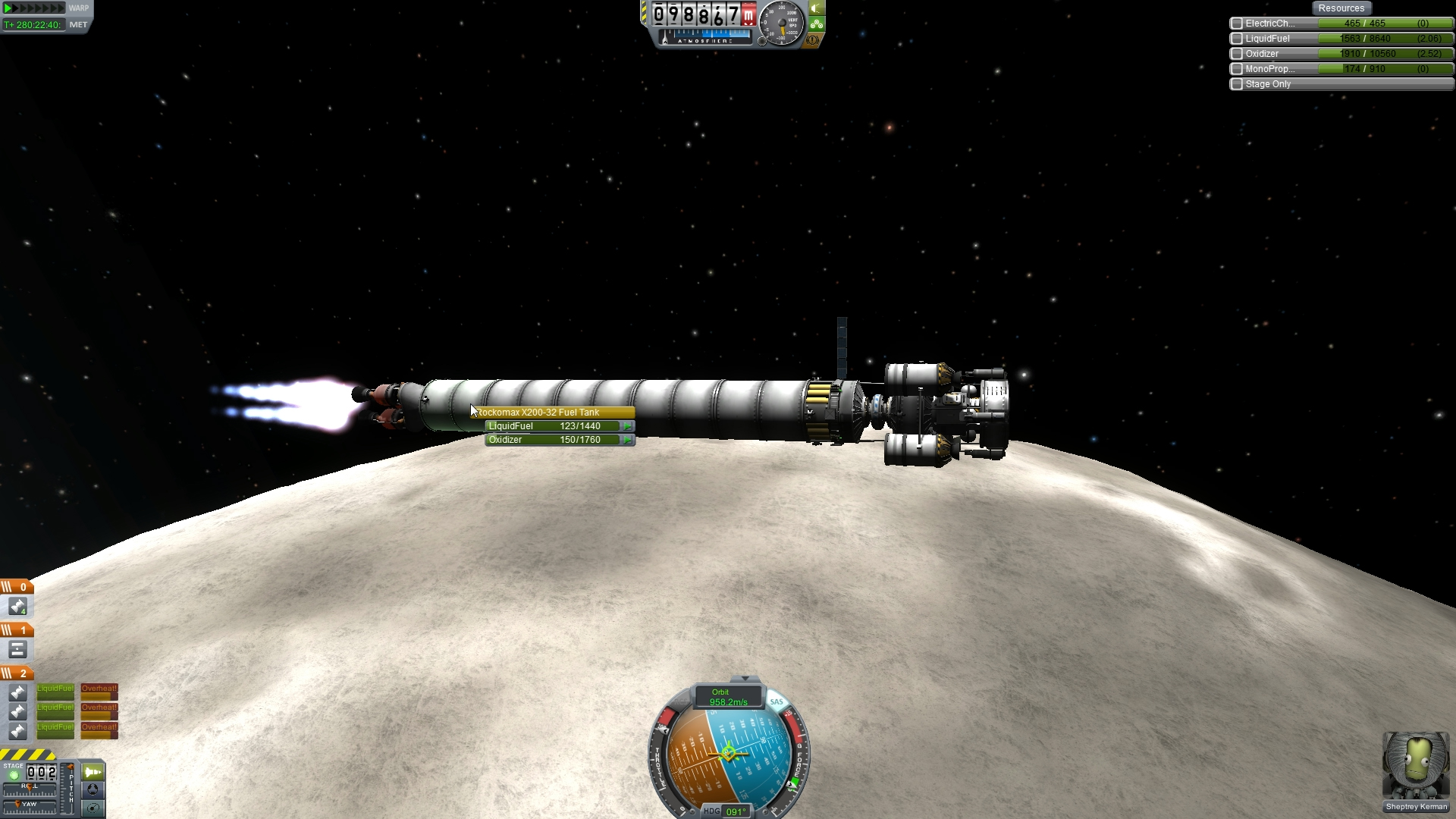
Task: Toggle the MET mission clock label
Action: click(78, 24)
